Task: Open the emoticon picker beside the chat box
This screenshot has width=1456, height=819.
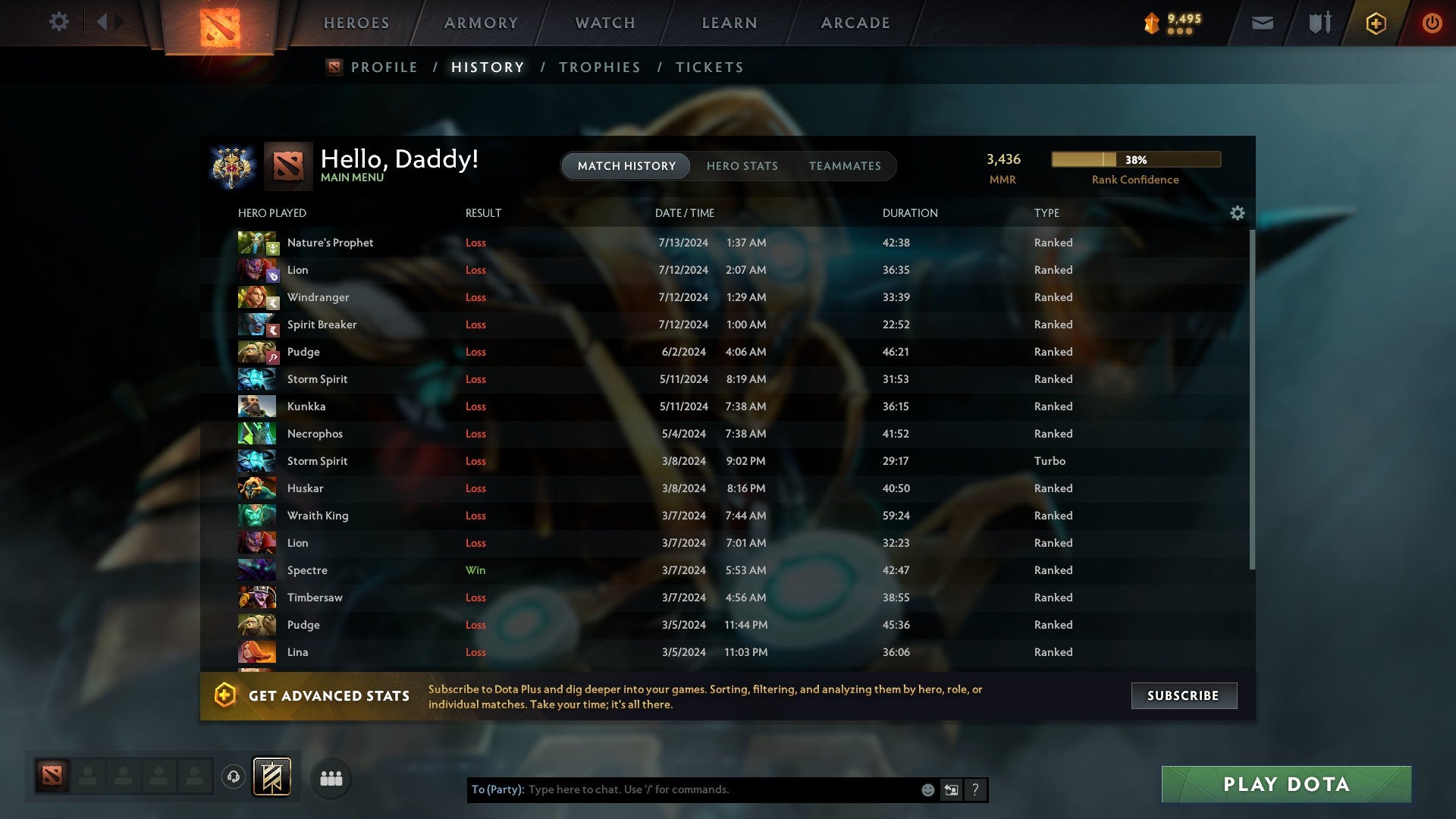Action: pyautogui.click(x=927, y=789)
